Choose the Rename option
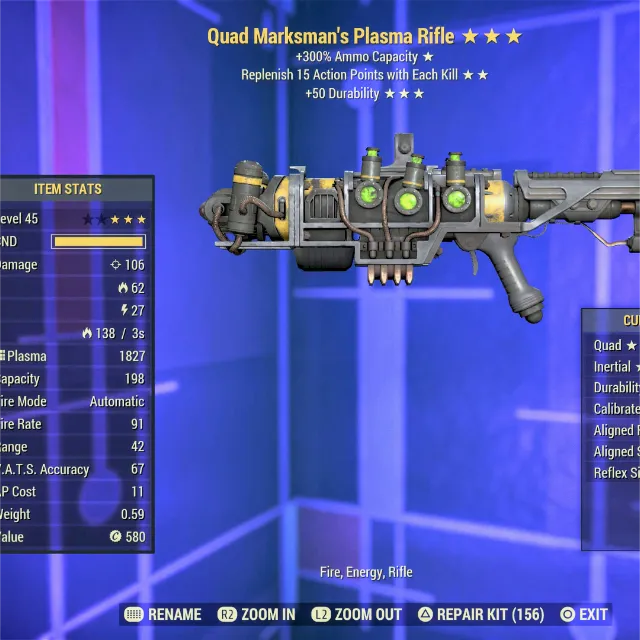Viewport: 640px width, 640px height. pos(163,614)
